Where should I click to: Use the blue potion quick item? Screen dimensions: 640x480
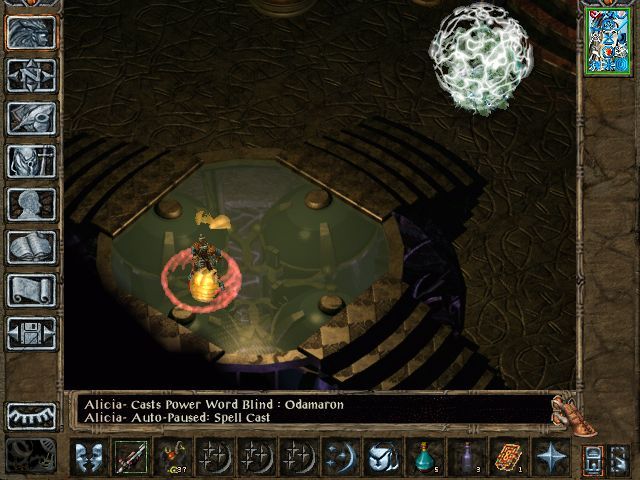point(424,458)
